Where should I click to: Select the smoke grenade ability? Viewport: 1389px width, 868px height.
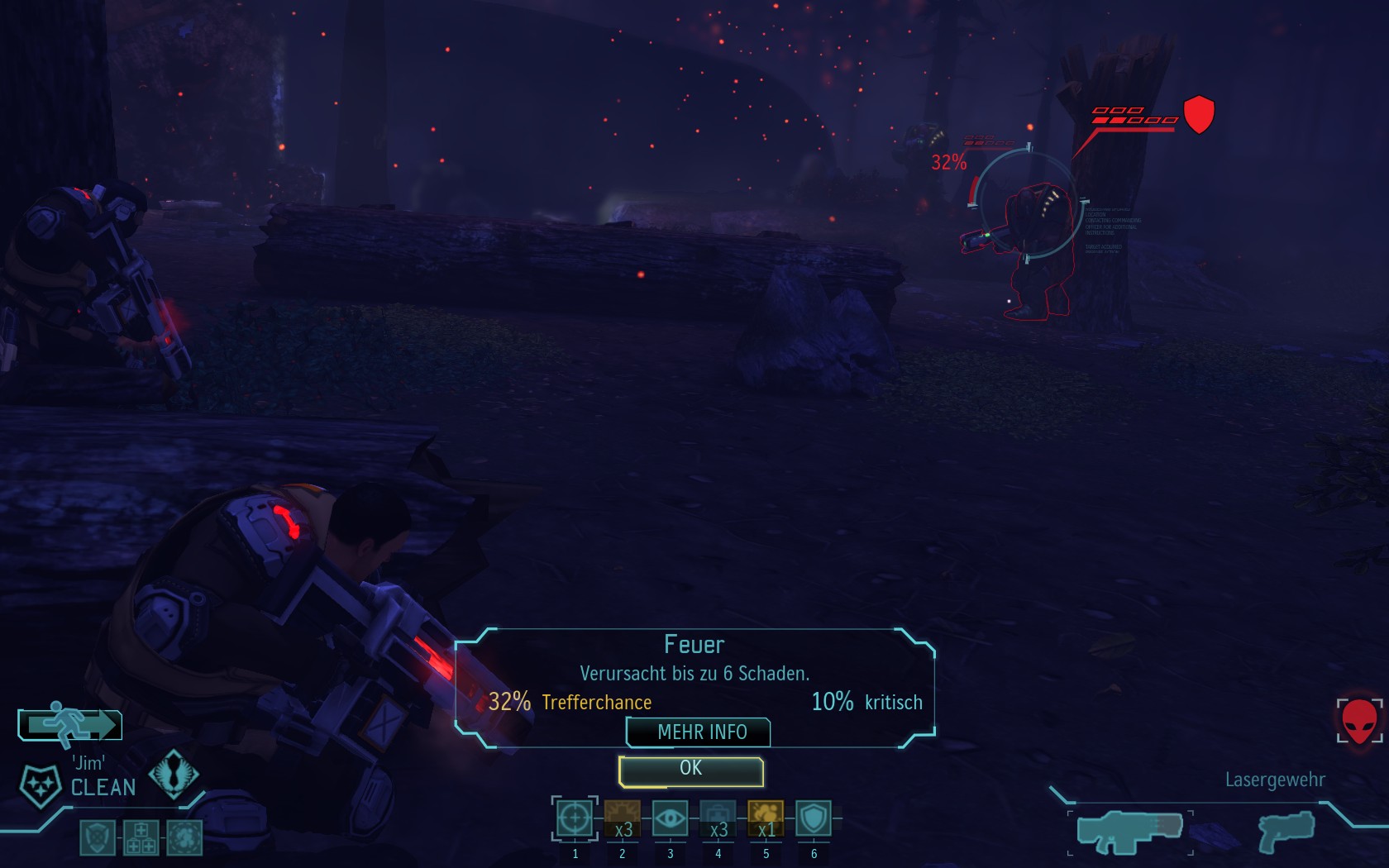coord(766,819)
